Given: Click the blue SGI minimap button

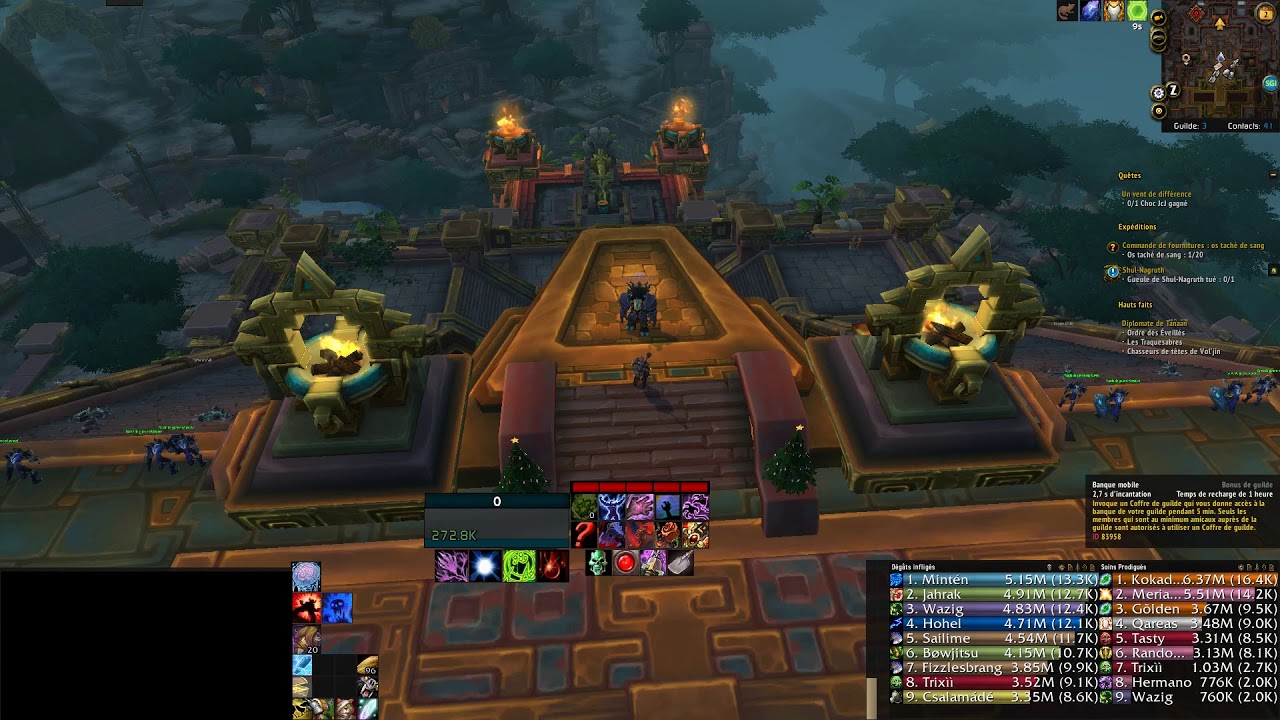Looking at the screenshot, I should (1270, 83).
